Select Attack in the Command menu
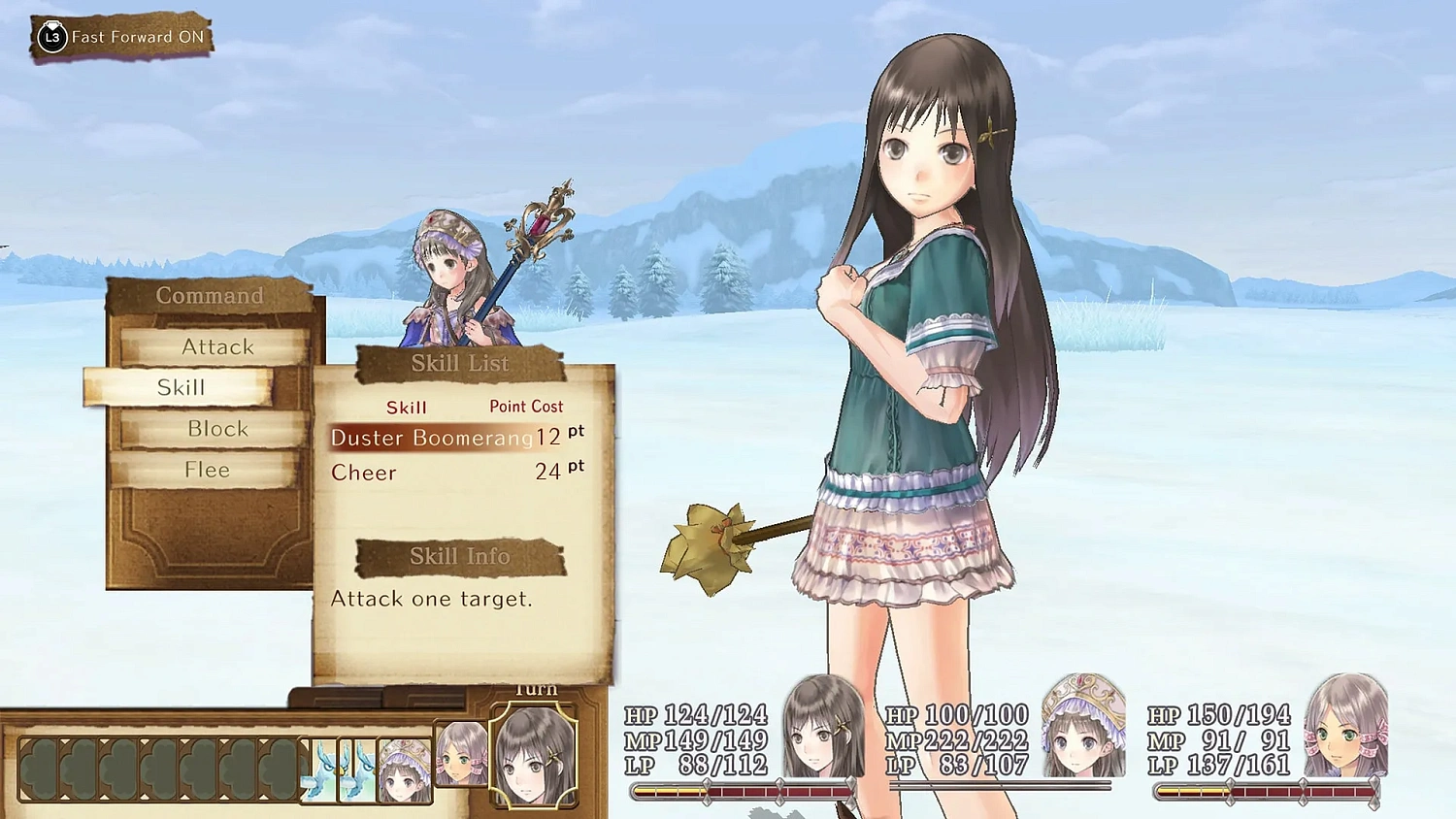Image resolution: width=1456 pixels, height=819 pixels. tap(215, 346)
